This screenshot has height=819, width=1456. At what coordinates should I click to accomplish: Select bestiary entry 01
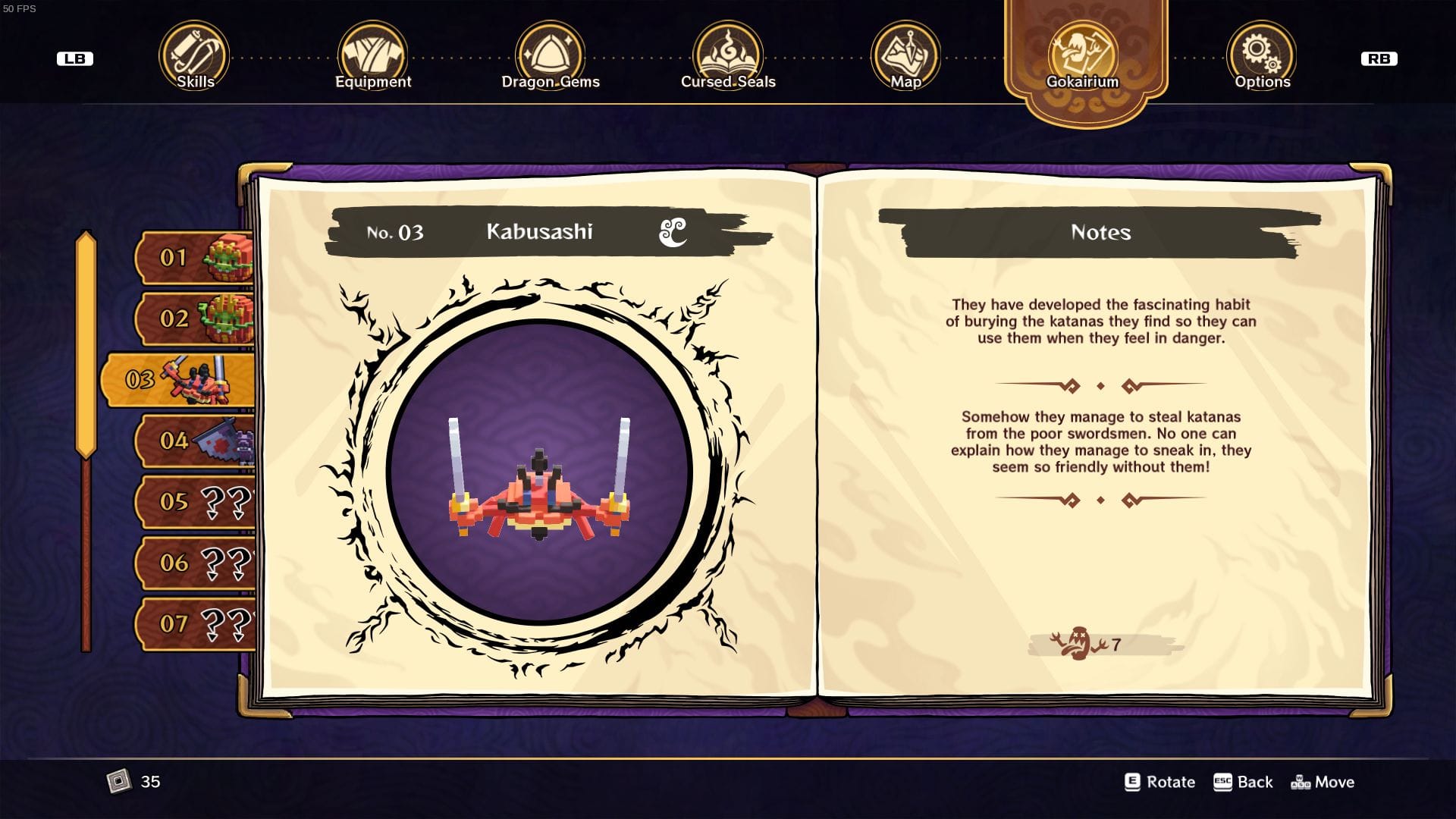coord(196,258)
